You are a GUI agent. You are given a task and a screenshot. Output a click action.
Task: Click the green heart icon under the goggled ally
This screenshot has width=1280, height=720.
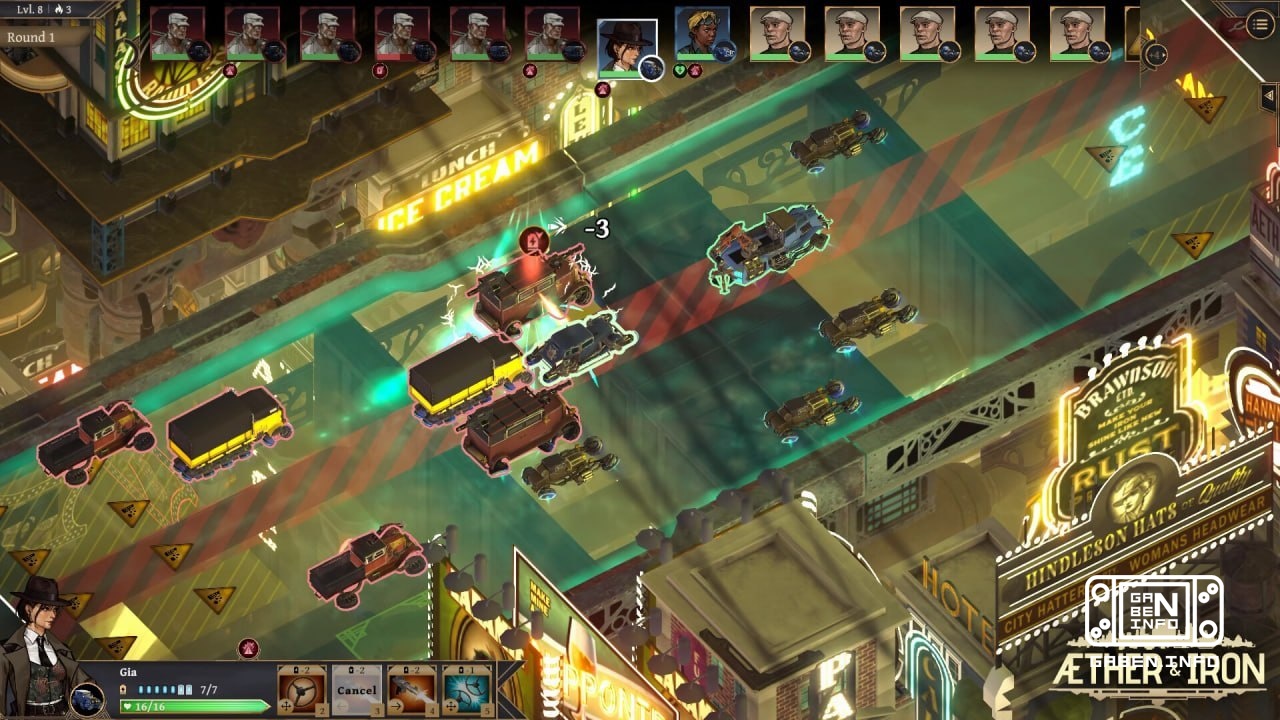pos(679,71)
